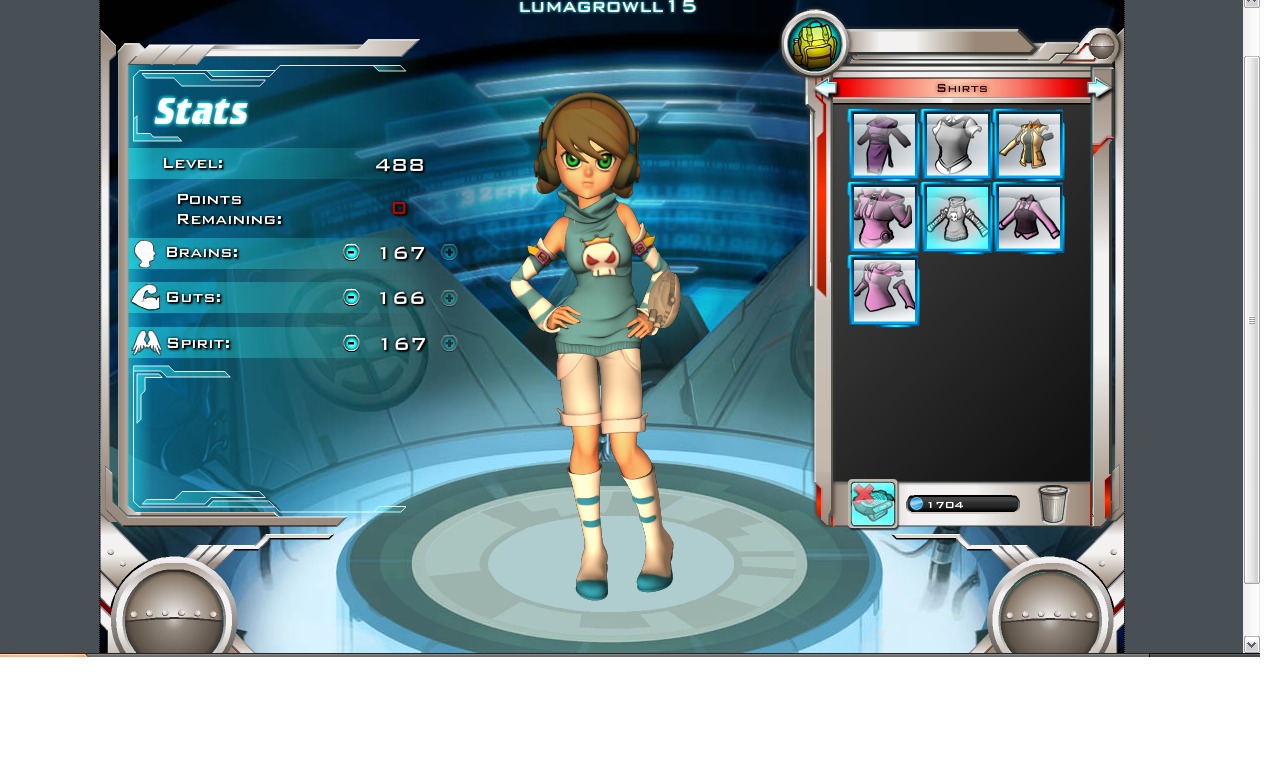Open the yellow backpack inventory icon
Image resolution: width=1280 pixels, height=774 pixels.
pyautogui.click(x=815, y=43)
